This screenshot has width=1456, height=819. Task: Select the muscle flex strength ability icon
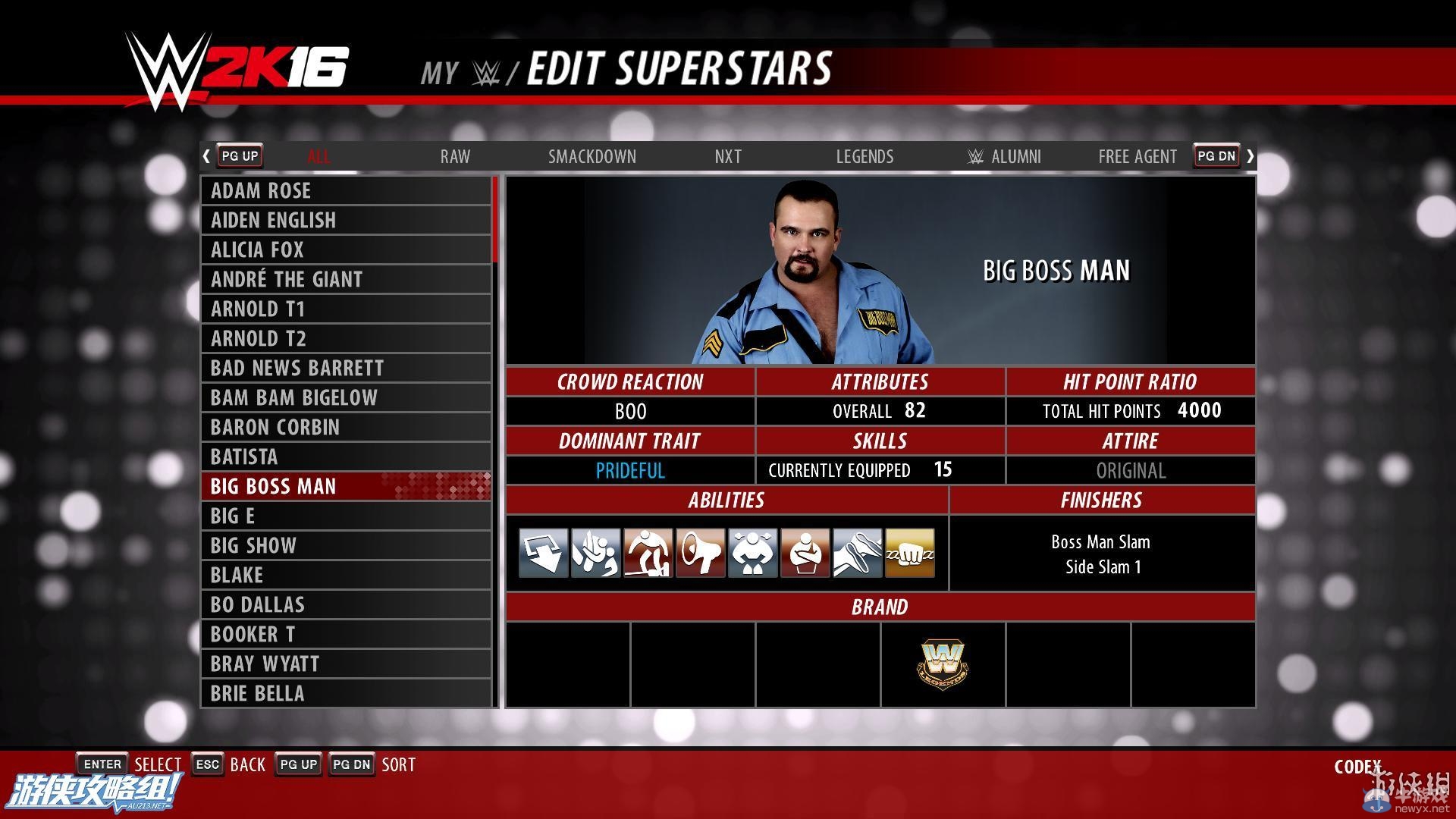coord(752,553)
